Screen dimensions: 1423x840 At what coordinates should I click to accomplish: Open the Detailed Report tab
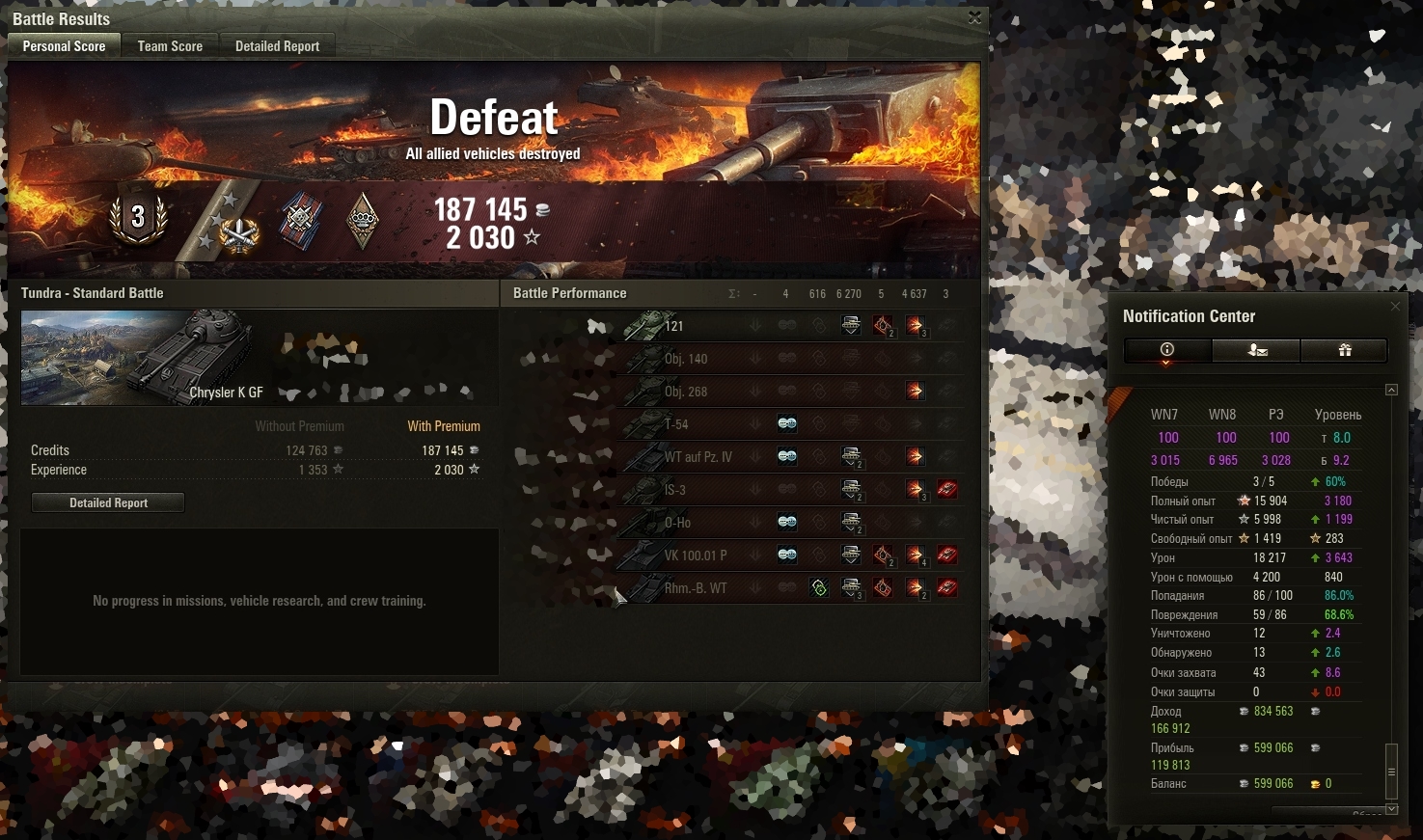coord(277,46)
